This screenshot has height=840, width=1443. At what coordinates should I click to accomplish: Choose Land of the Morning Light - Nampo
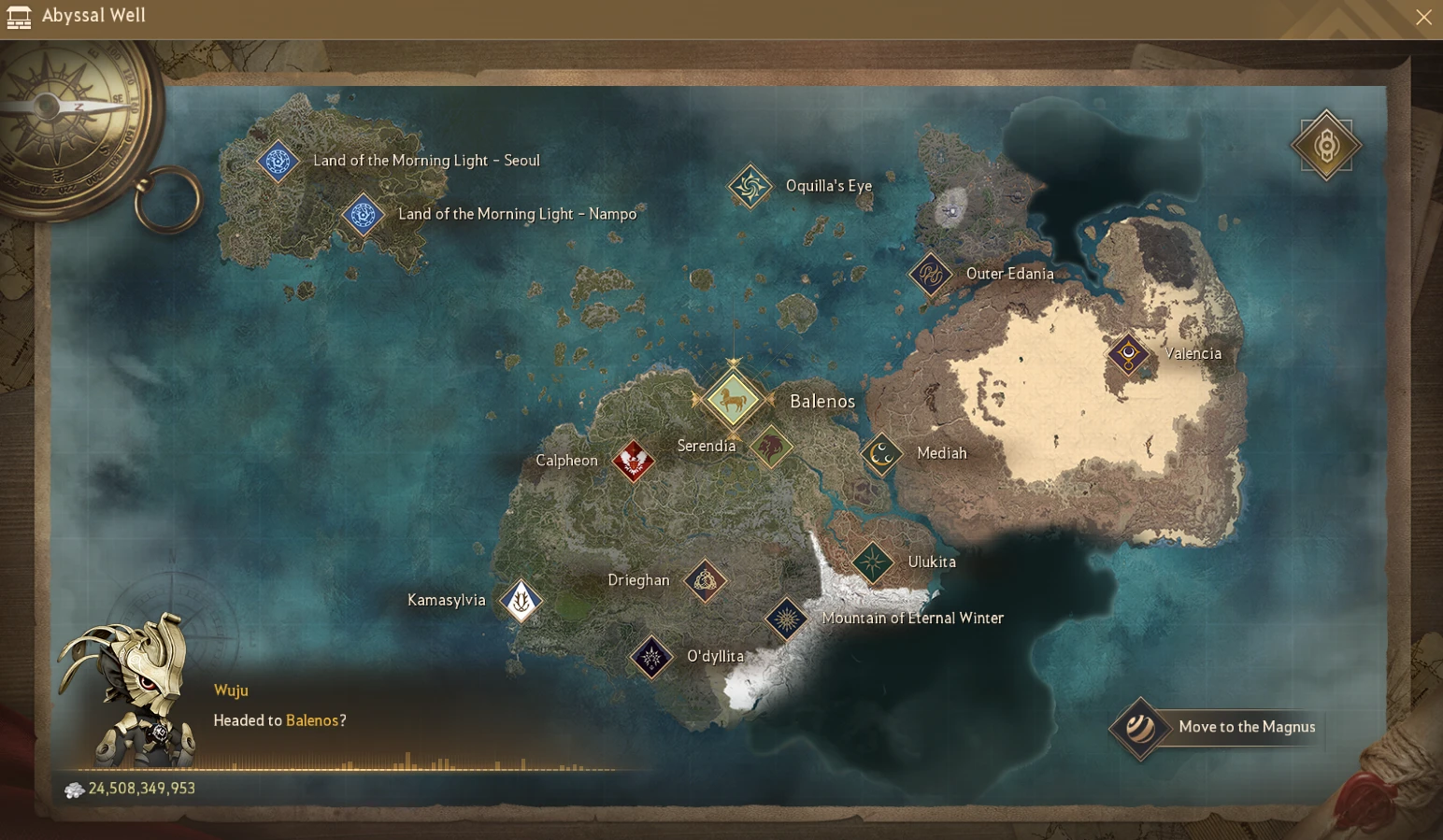click(x=363, y=215)
